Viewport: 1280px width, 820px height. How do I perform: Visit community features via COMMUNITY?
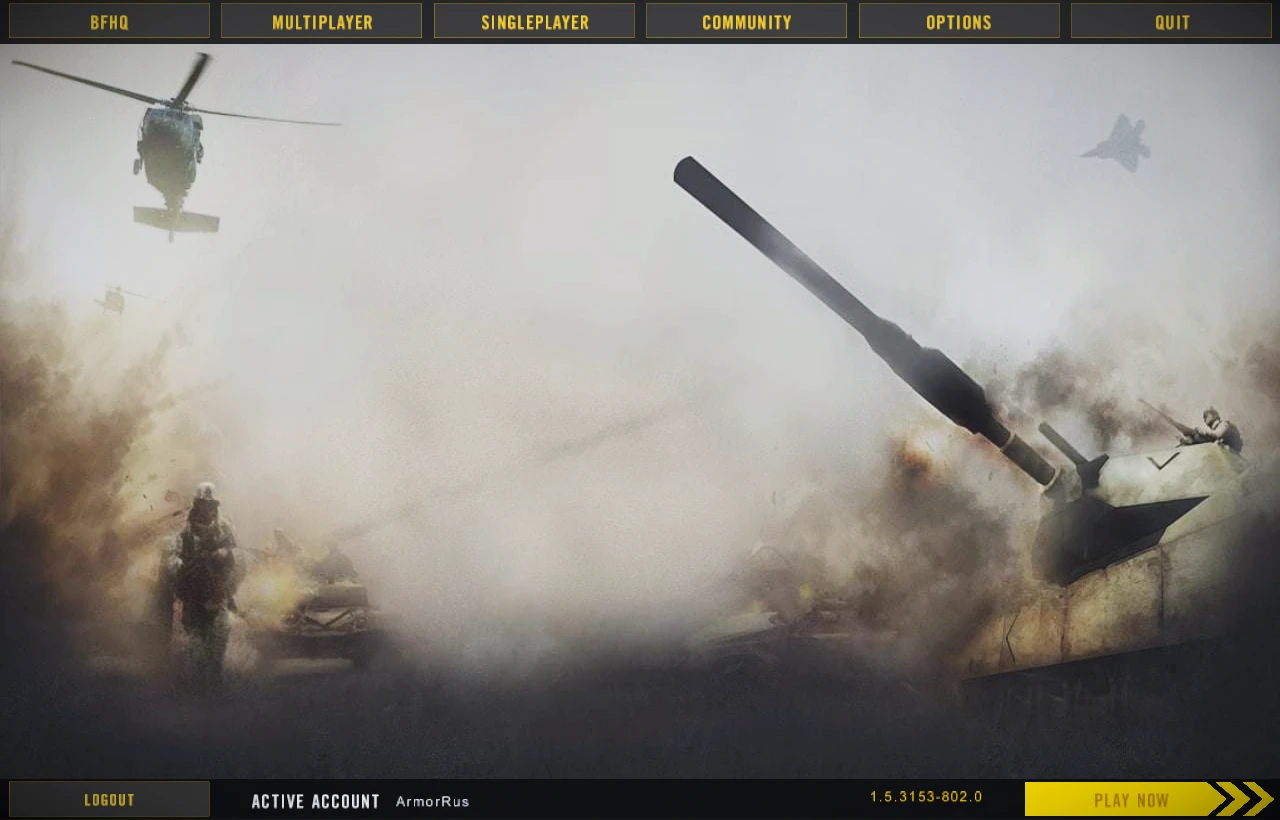tap(746, 20)
